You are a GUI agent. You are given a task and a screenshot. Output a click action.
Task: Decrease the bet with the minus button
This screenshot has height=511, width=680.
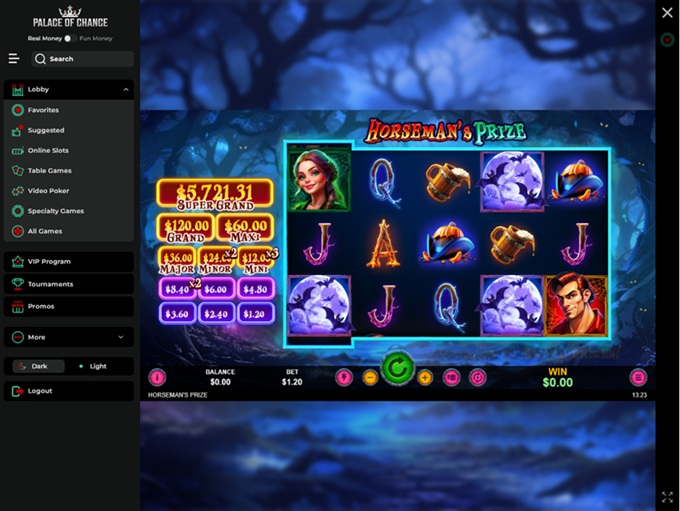point(370,378)
